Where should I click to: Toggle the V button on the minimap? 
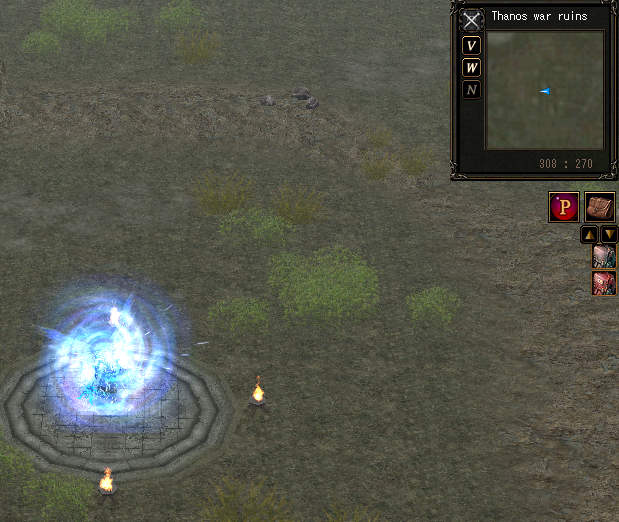[472, 46]
